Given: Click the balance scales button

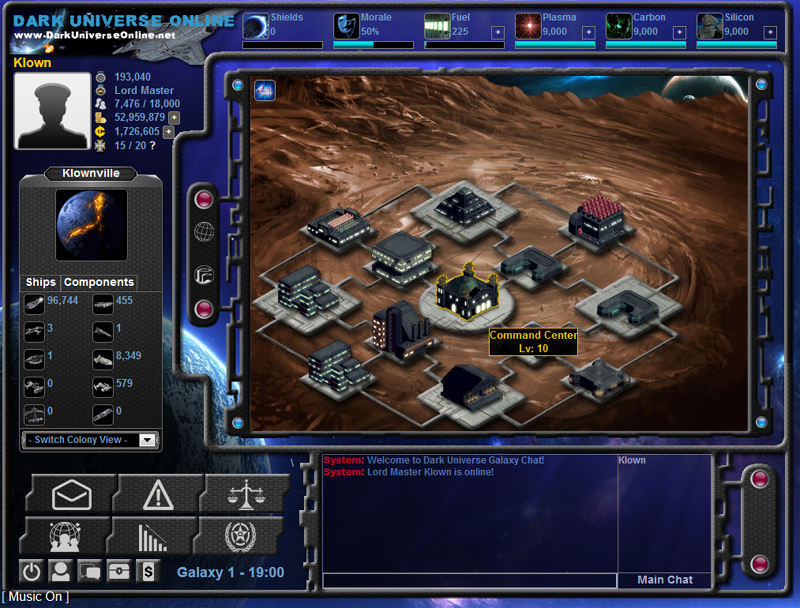Looking at the screenshot, I should [x=243, y=494].
